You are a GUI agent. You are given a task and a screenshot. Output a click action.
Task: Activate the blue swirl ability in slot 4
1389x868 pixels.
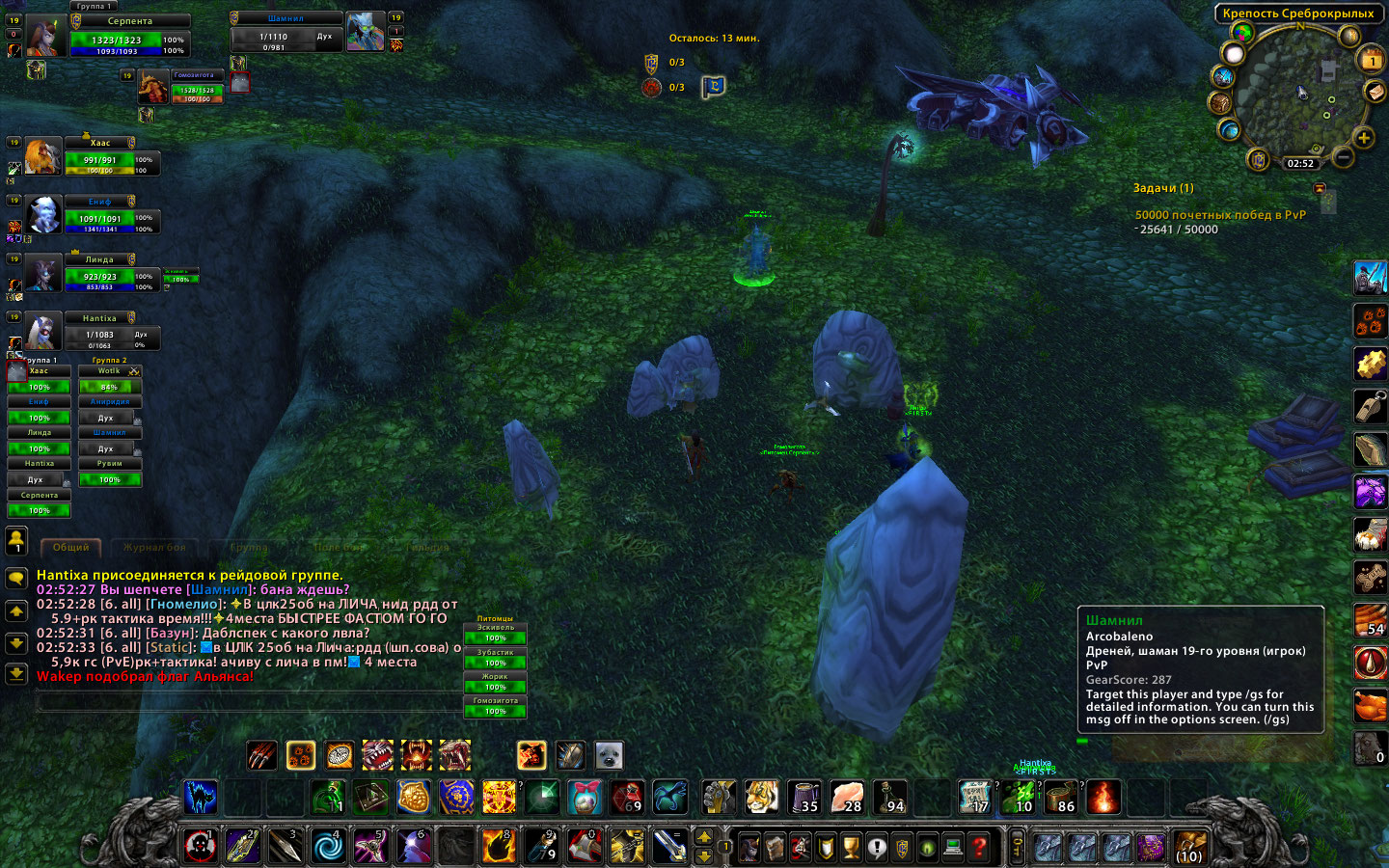(x=329, y=847)
